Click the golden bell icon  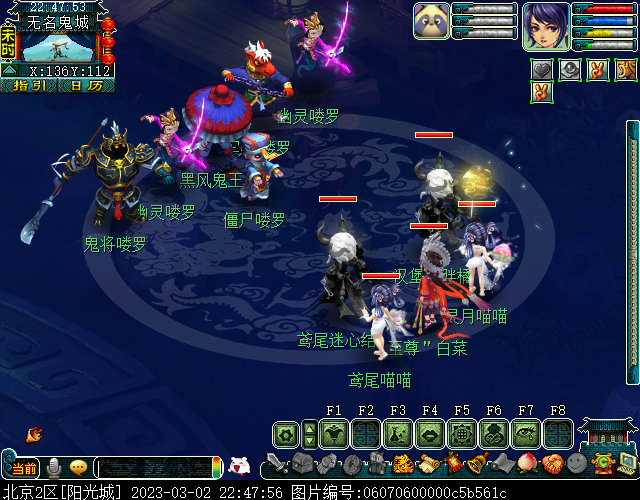tap(478, 463)
